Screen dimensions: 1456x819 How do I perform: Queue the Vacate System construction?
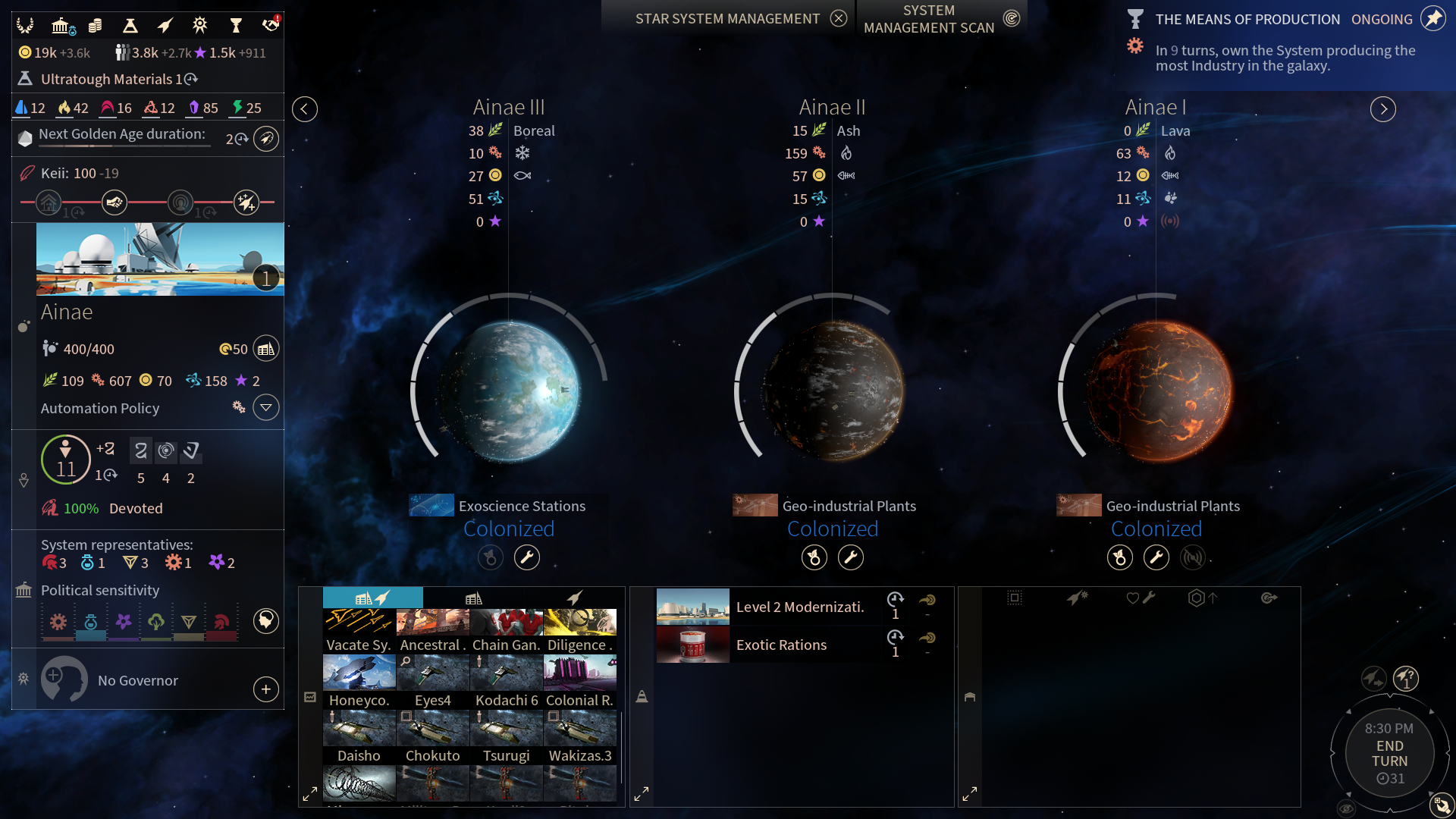coord(359,630)
